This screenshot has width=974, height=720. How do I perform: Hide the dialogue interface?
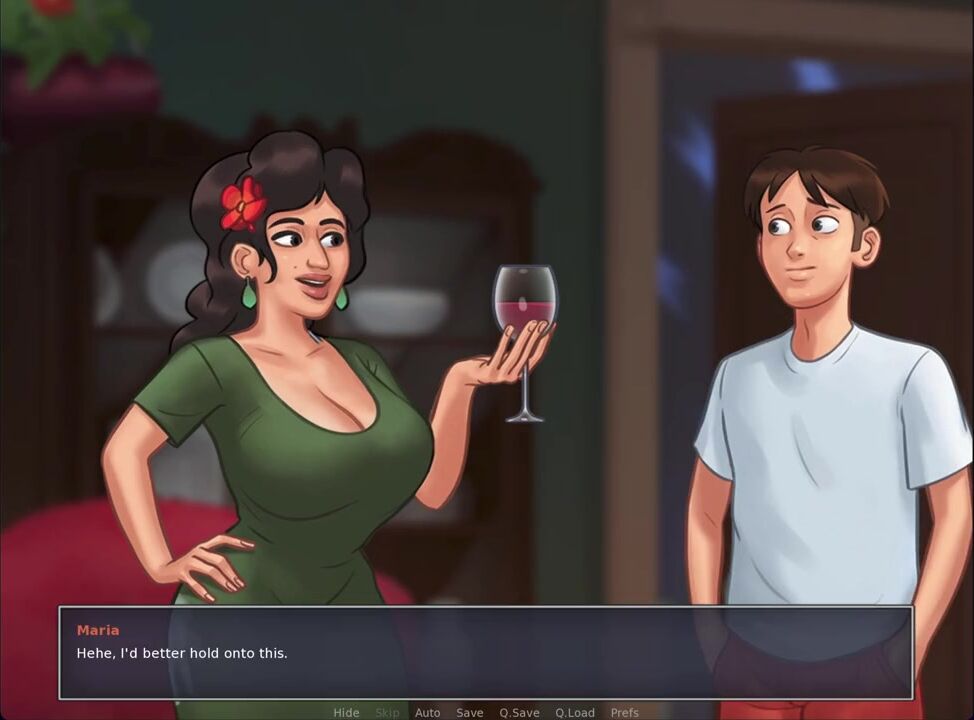pyautogui.click(x=346, y=712)
